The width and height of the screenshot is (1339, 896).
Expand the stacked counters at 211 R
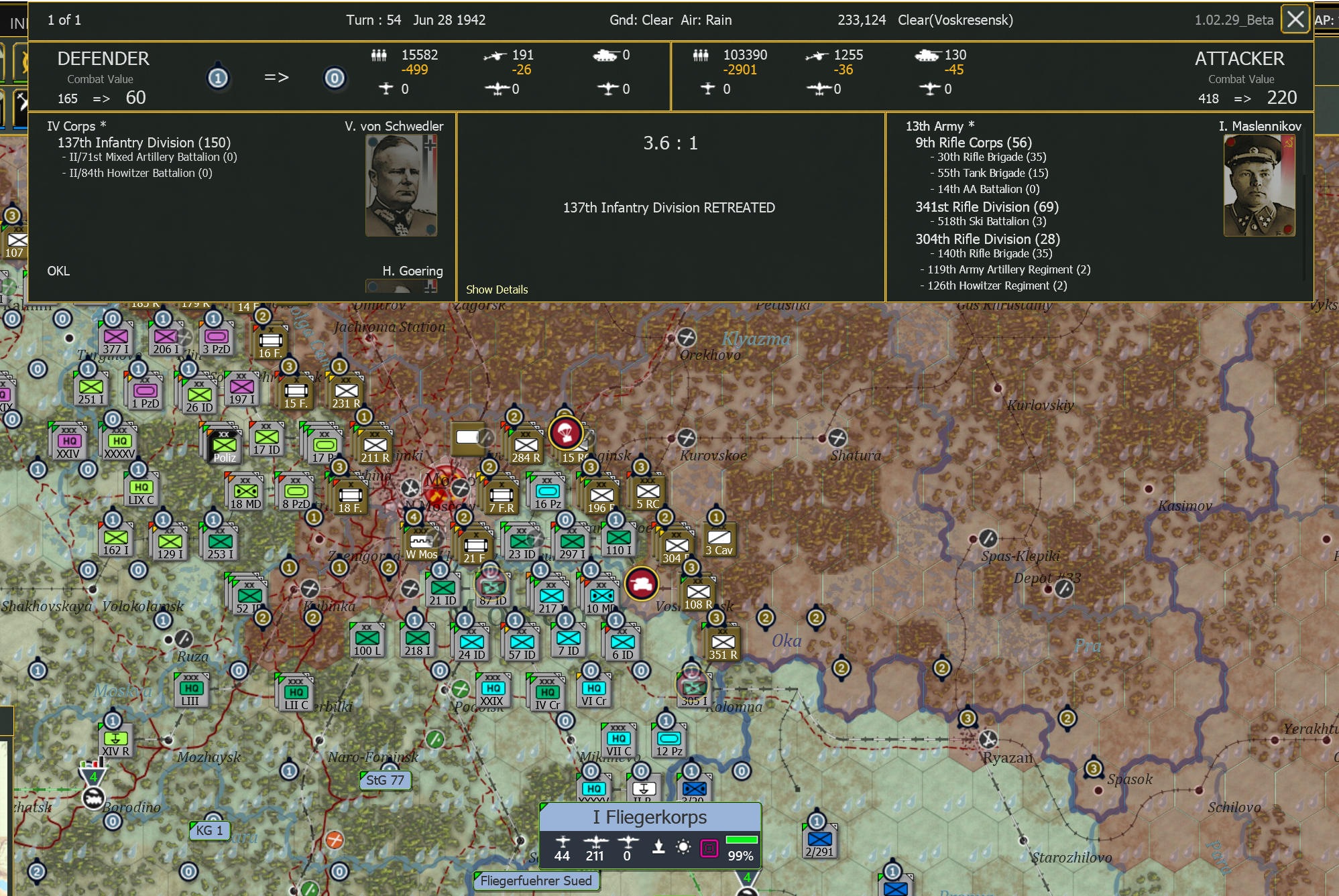coord(374,444)
